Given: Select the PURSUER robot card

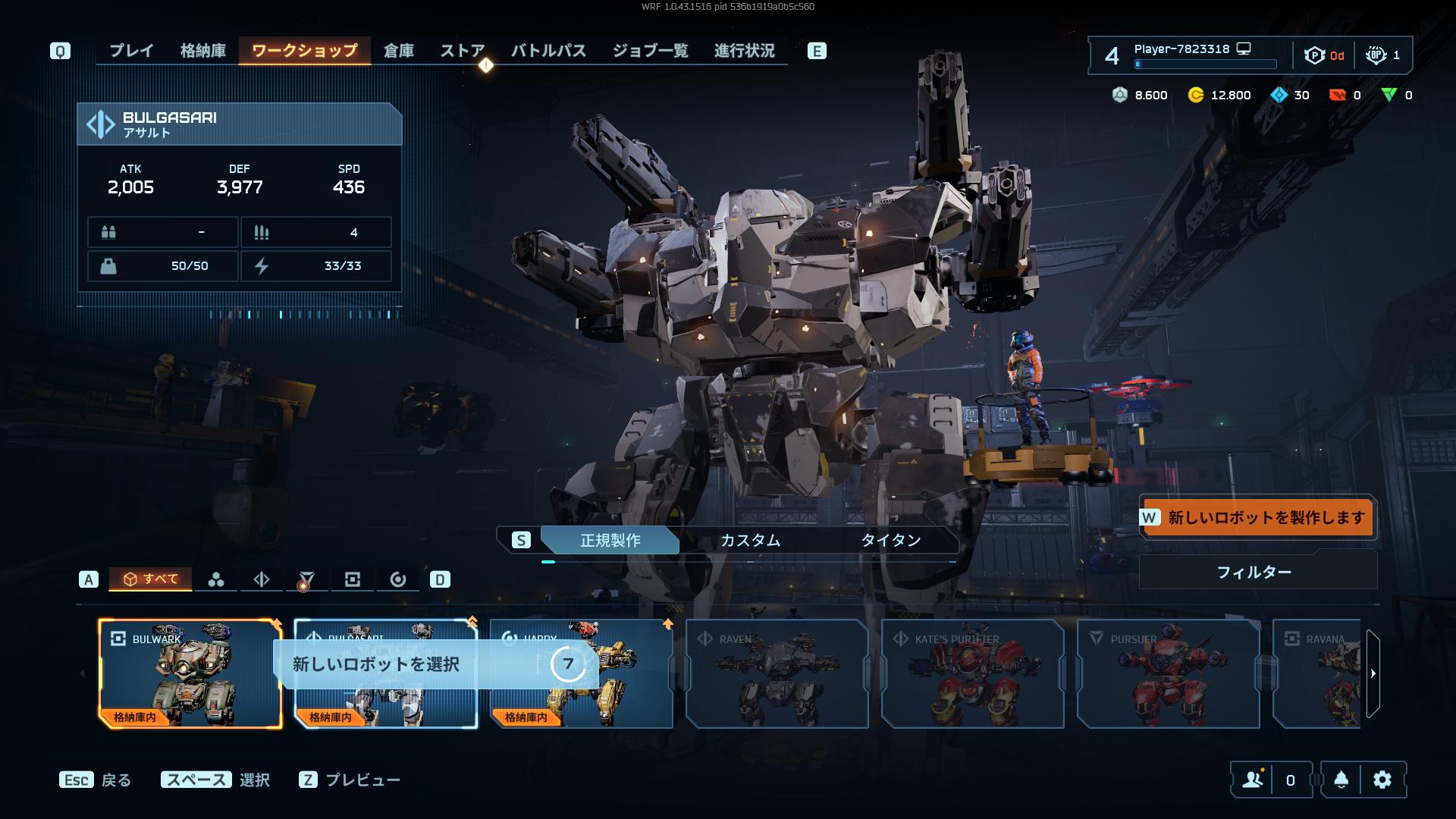Looking at the screenshot, I should [1168, 673].
